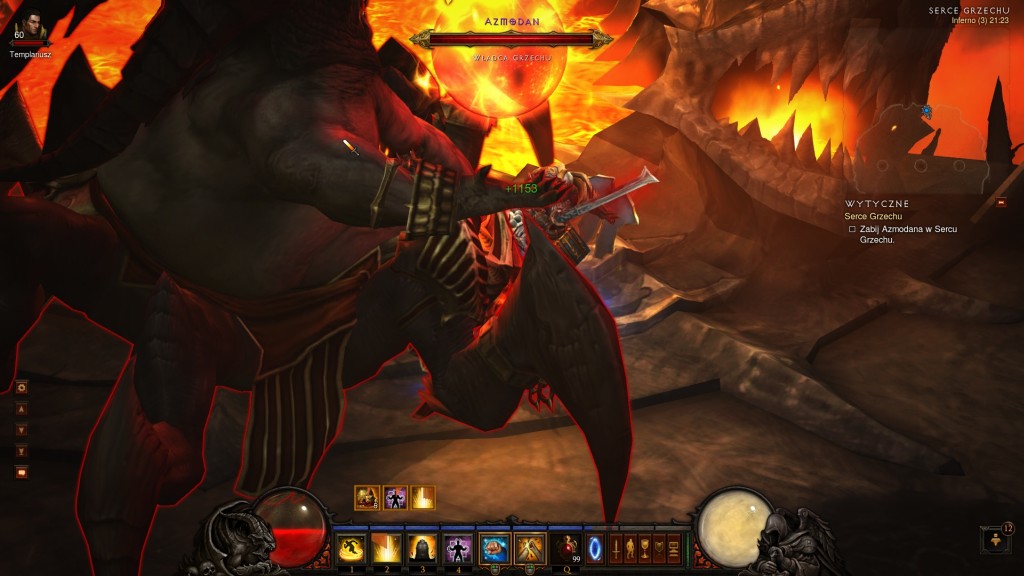Drink the health potion

(566, 548)
